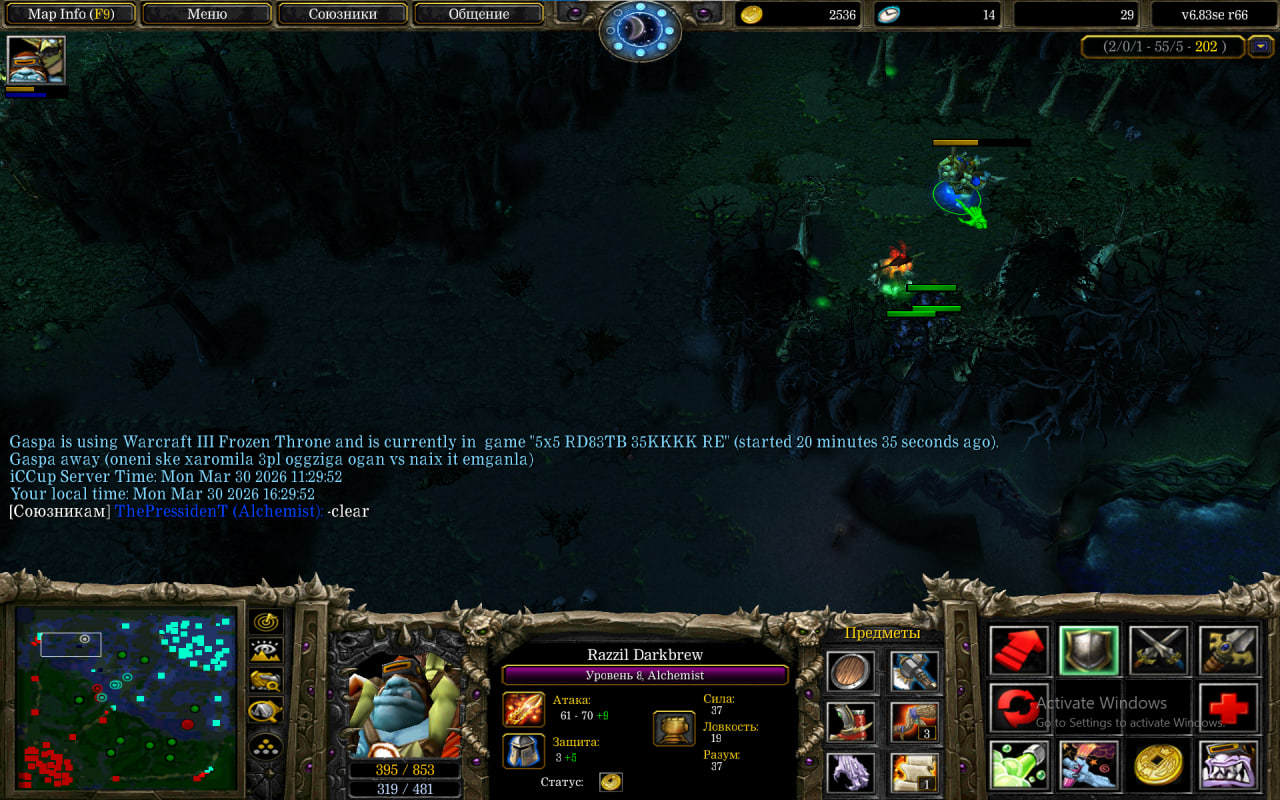
Task: Open hero abilities via red cross icon
Action: 1228,708
